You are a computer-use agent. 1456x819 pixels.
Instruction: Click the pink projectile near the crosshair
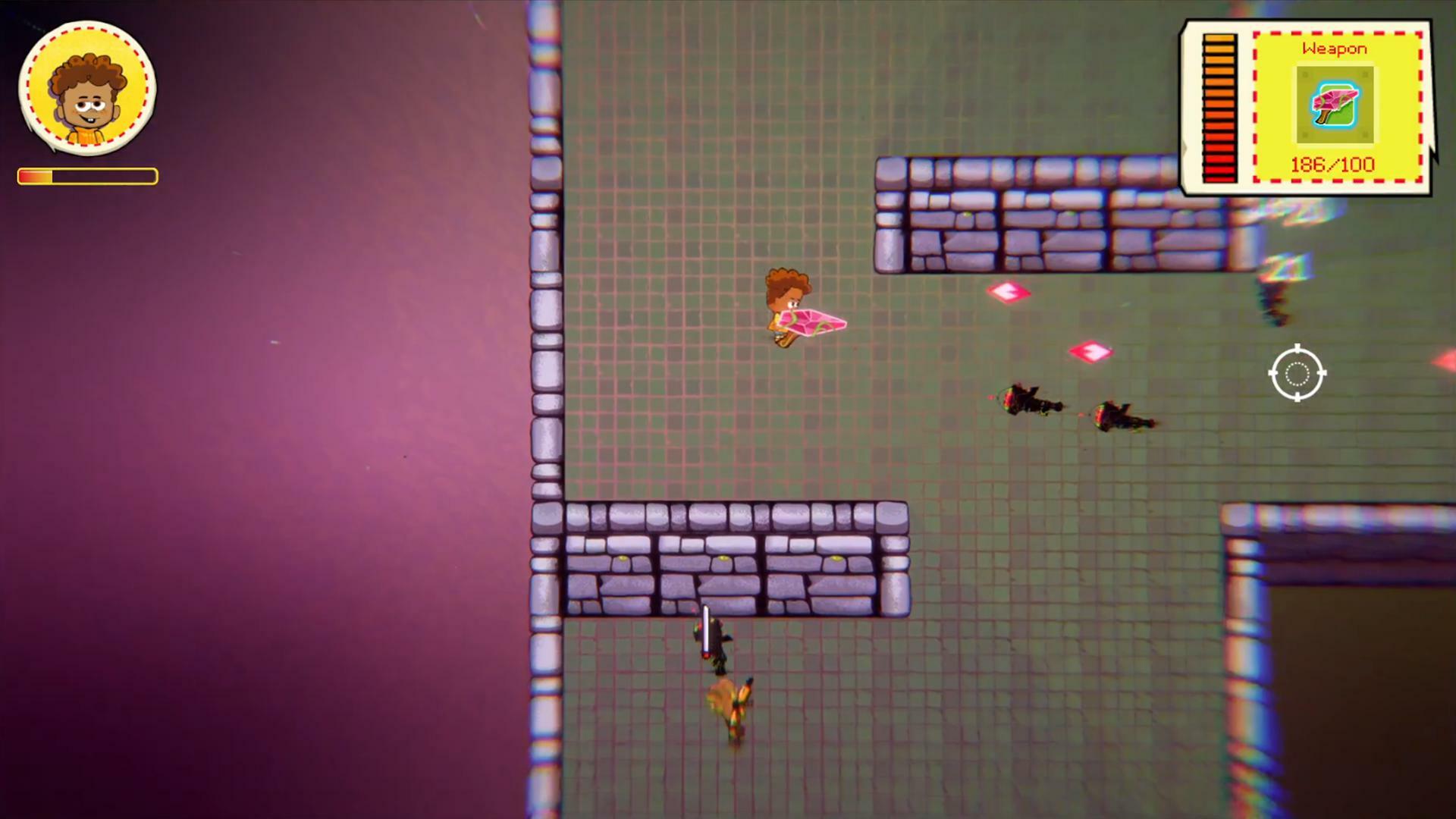tap(1090, 351)
